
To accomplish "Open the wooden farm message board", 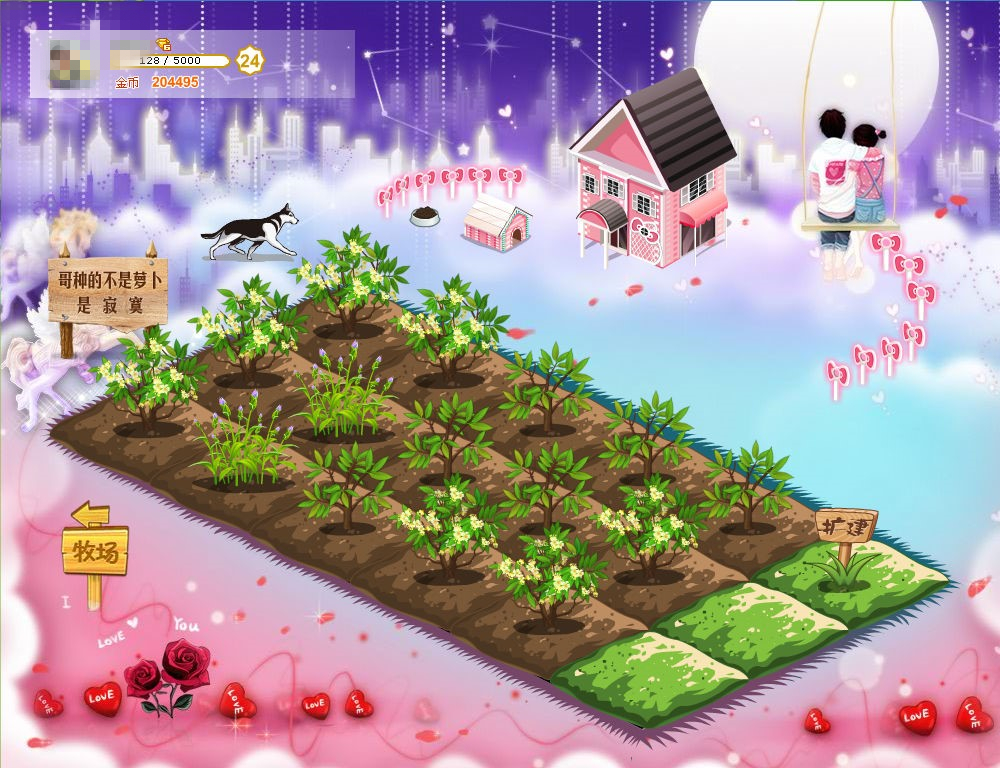I will pyautogui.click(x=107, y=289).
